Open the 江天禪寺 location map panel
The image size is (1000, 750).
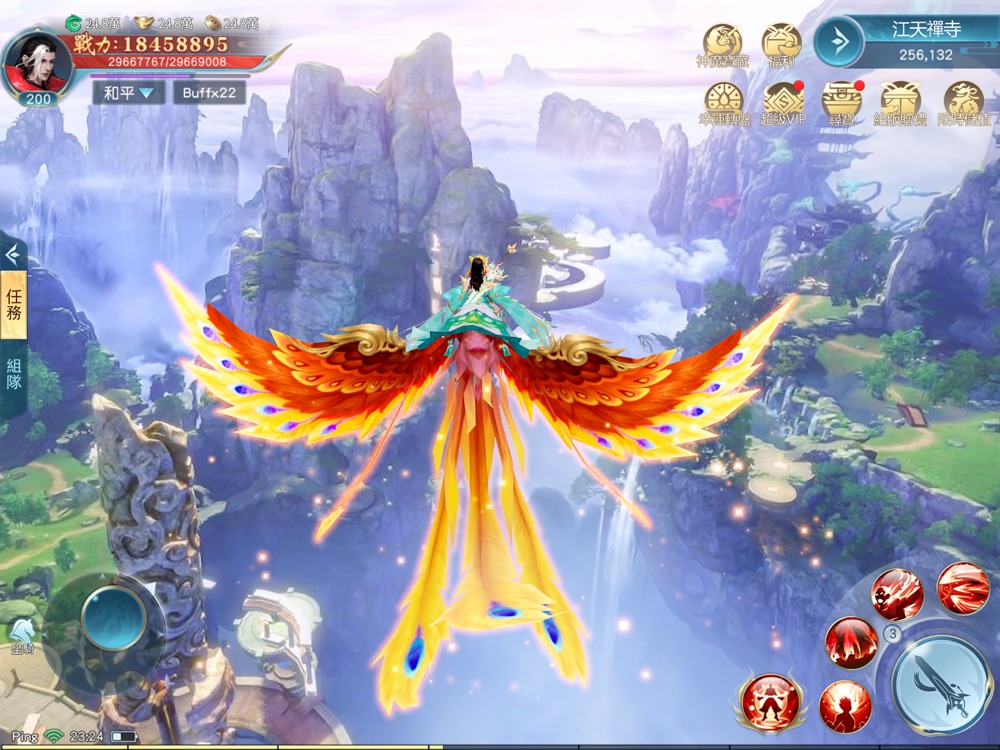(x=926, y=40)
